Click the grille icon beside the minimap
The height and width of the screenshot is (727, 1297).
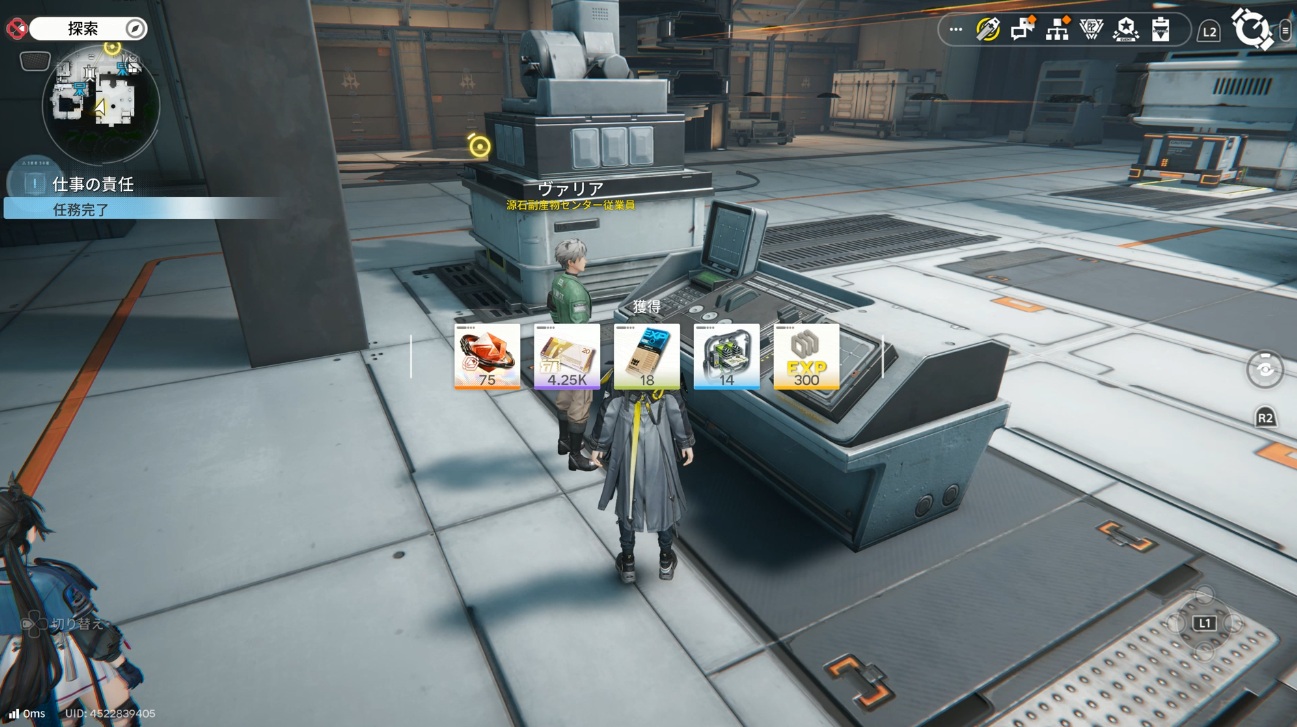click(x=35, y=61)
